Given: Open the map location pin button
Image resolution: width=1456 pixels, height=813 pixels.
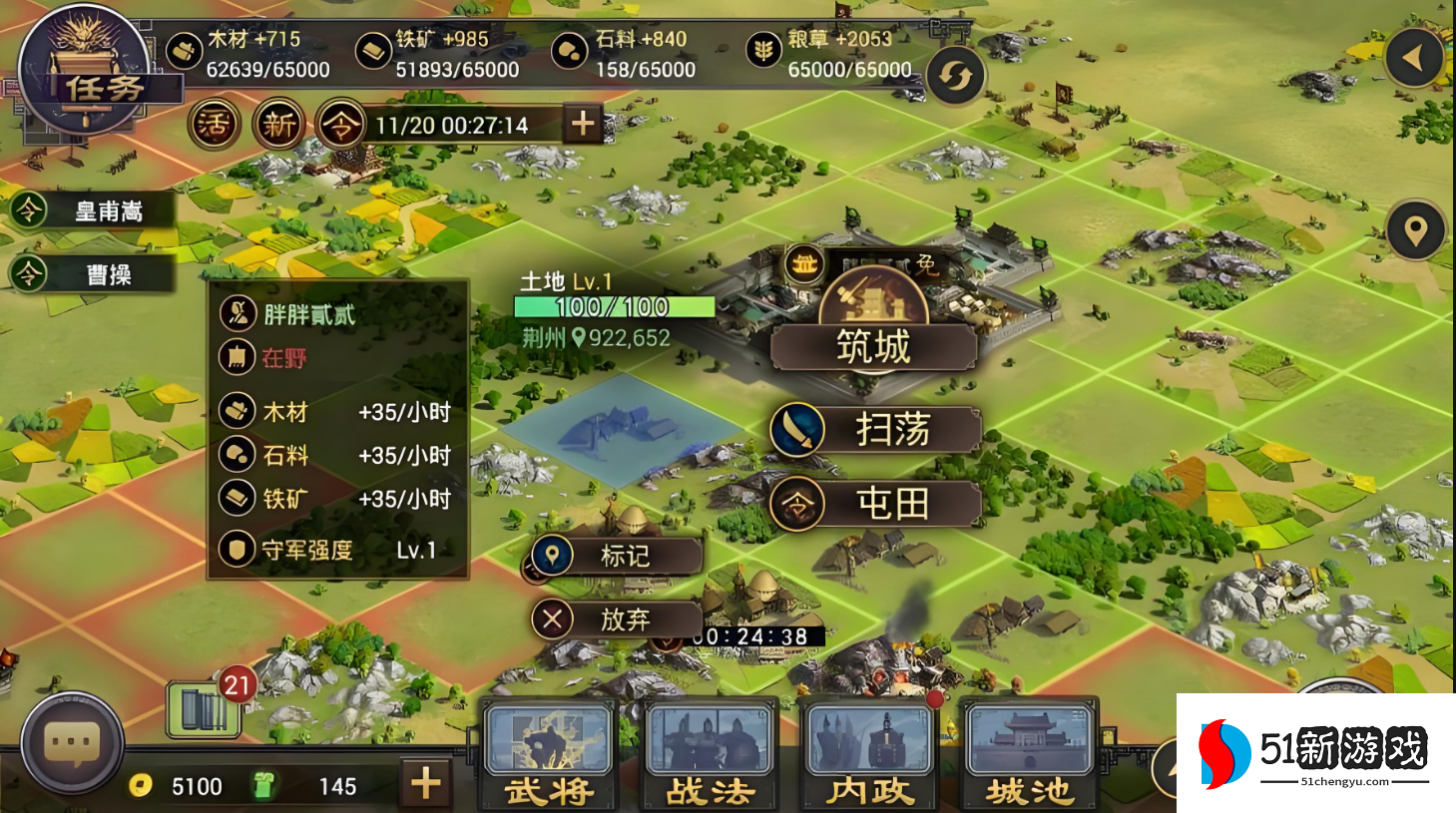Looking at the screenshot, I should [1415, 230].
